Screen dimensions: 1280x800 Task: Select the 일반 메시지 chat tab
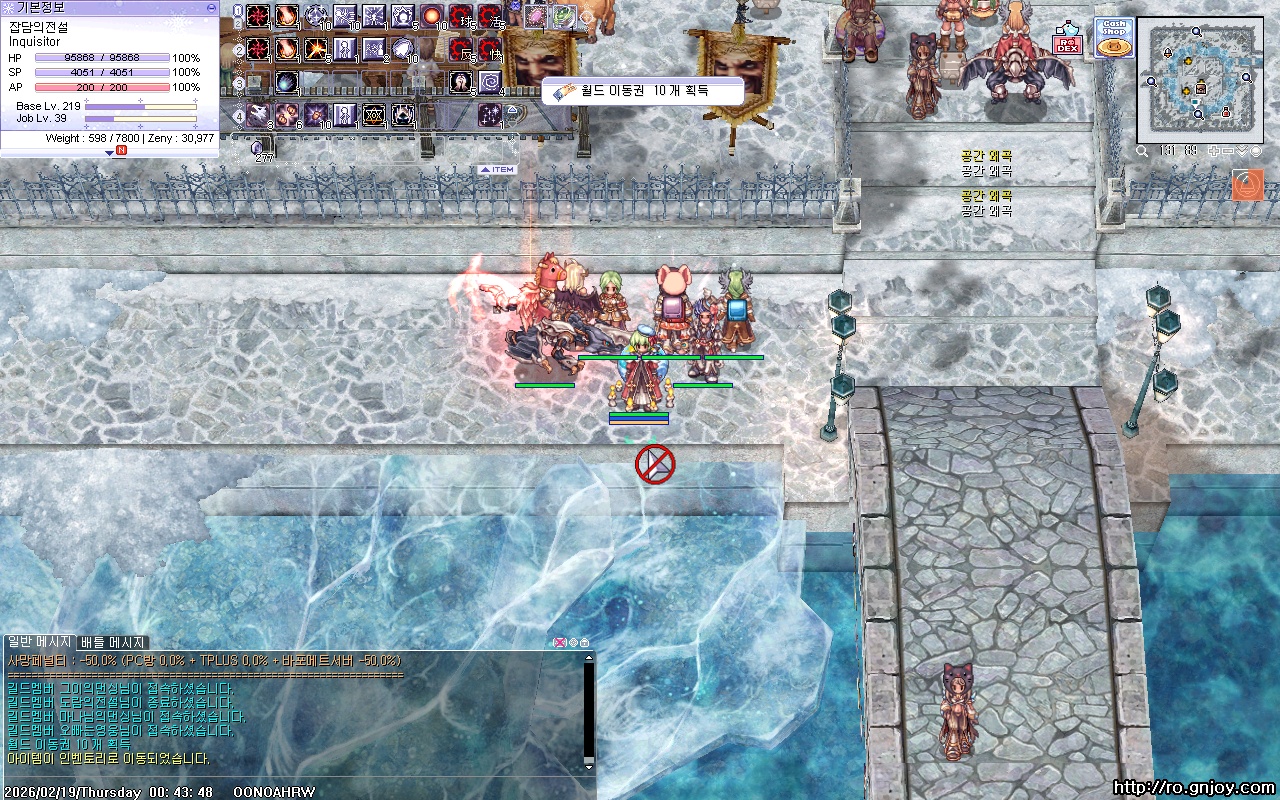40,642
